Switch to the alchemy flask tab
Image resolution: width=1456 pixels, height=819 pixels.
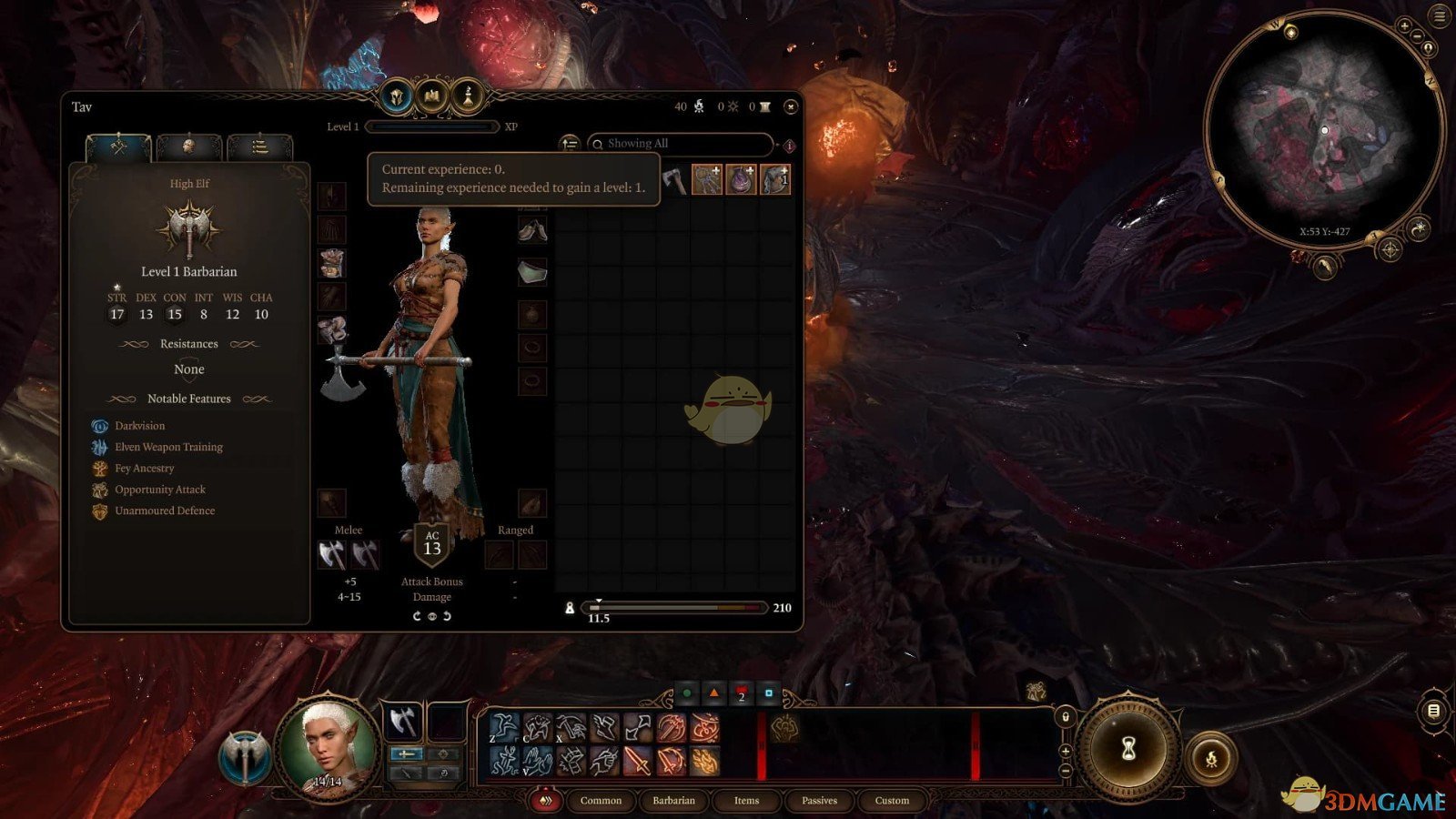468,96
